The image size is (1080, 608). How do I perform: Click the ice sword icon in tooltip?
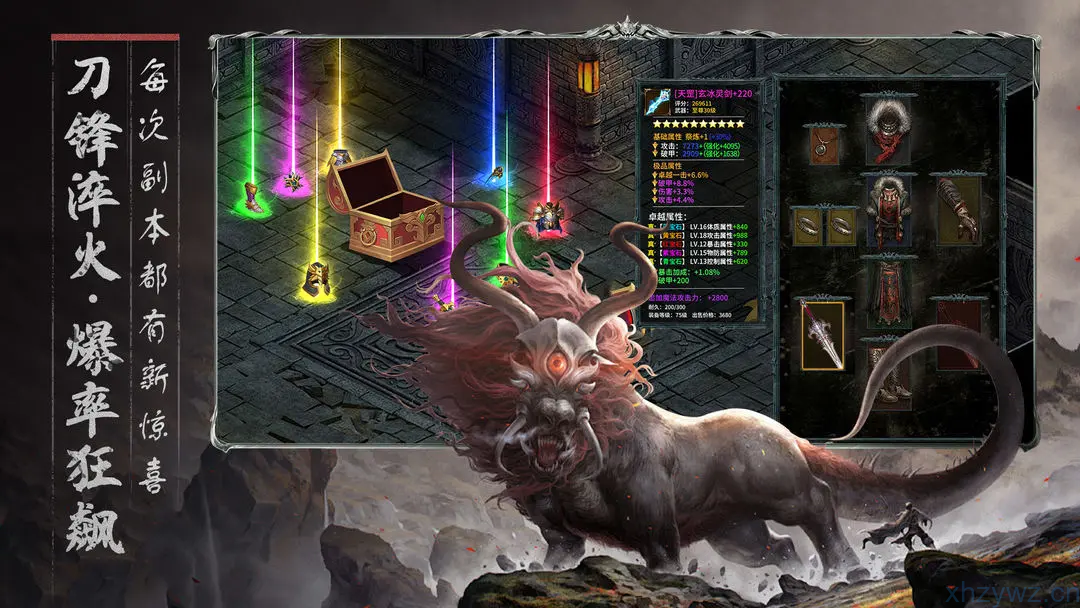point(656,101)
